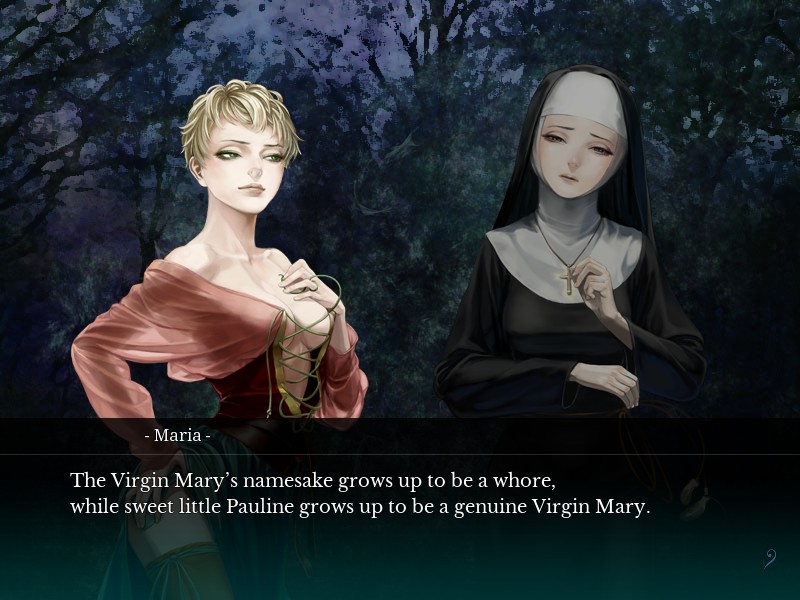Click the swirl continue indicator
Image resolution: width=800 pixels, height=600 pixels.
coord(770,558)
